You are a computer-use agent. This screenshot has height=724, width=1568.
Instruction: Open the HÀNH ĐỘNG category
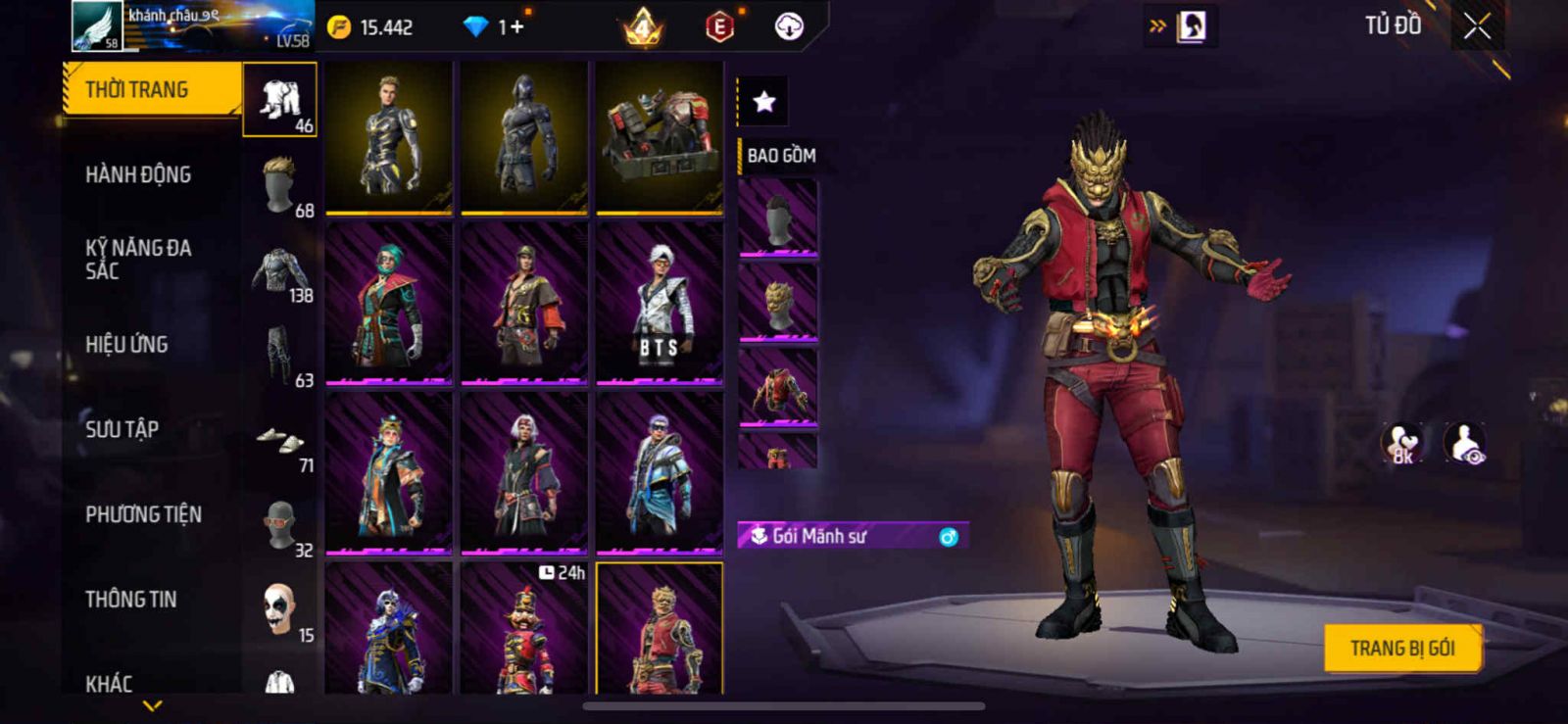(139, 175)
